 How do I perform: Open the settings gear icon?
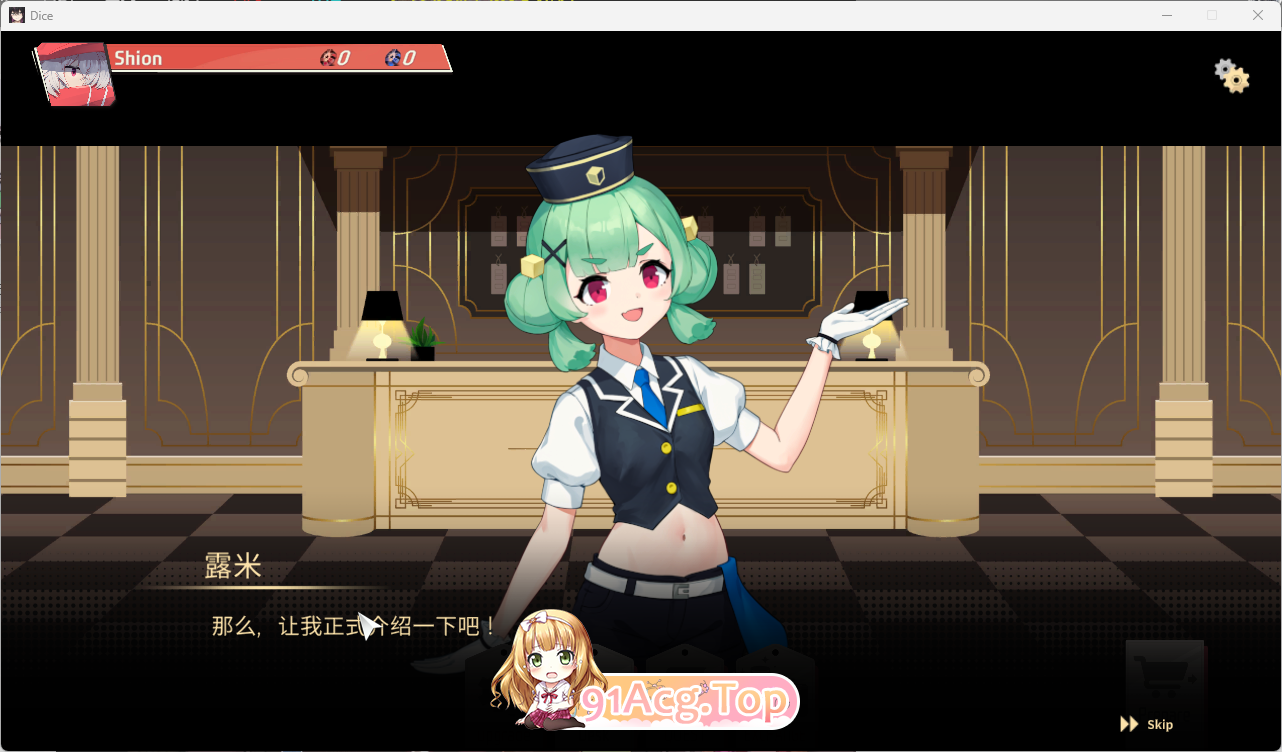click(x=1231, y=77)
